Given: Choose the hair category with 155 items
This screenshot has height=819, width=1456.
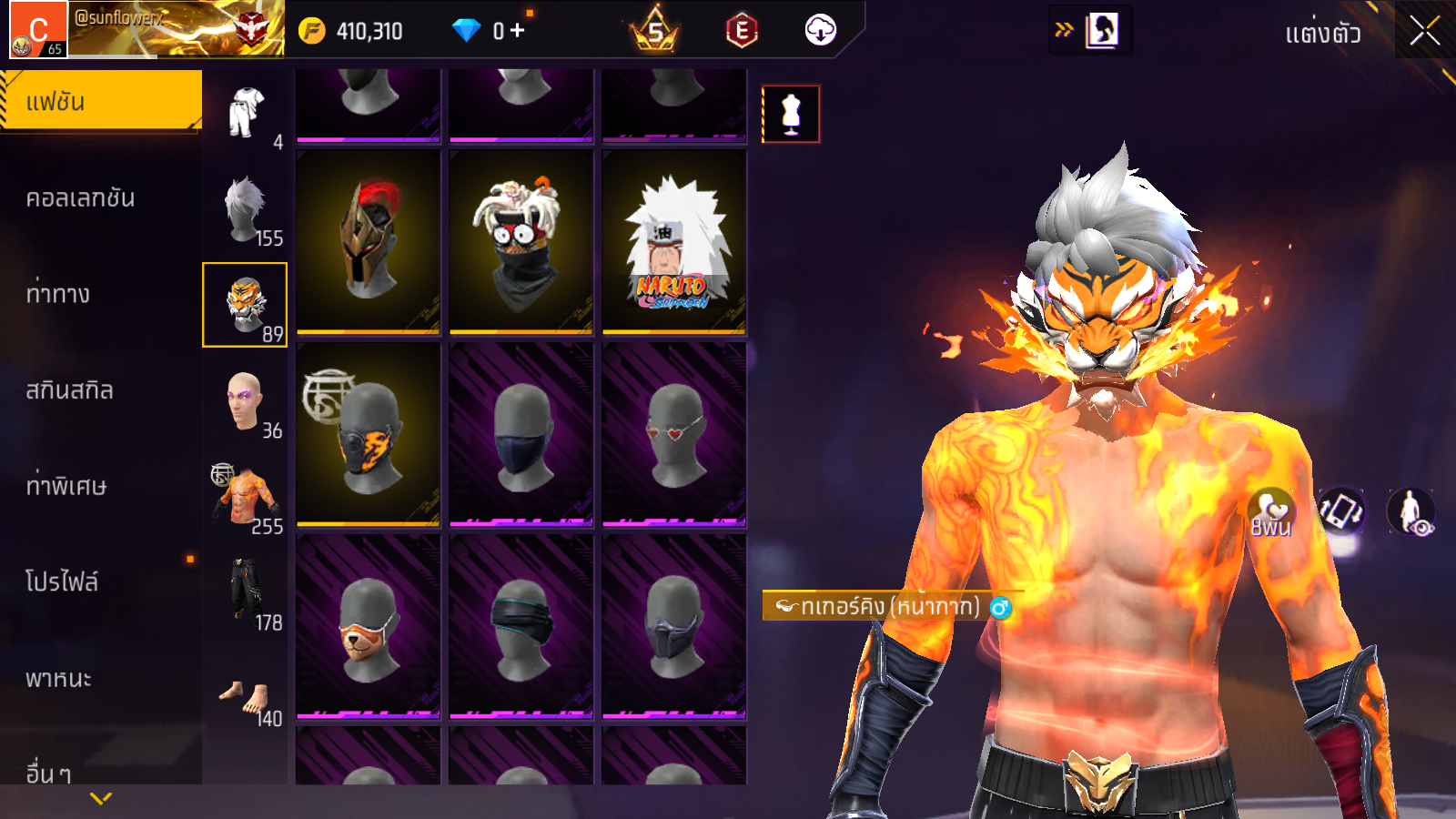Looking at the screenshot, I should point(246,209).
